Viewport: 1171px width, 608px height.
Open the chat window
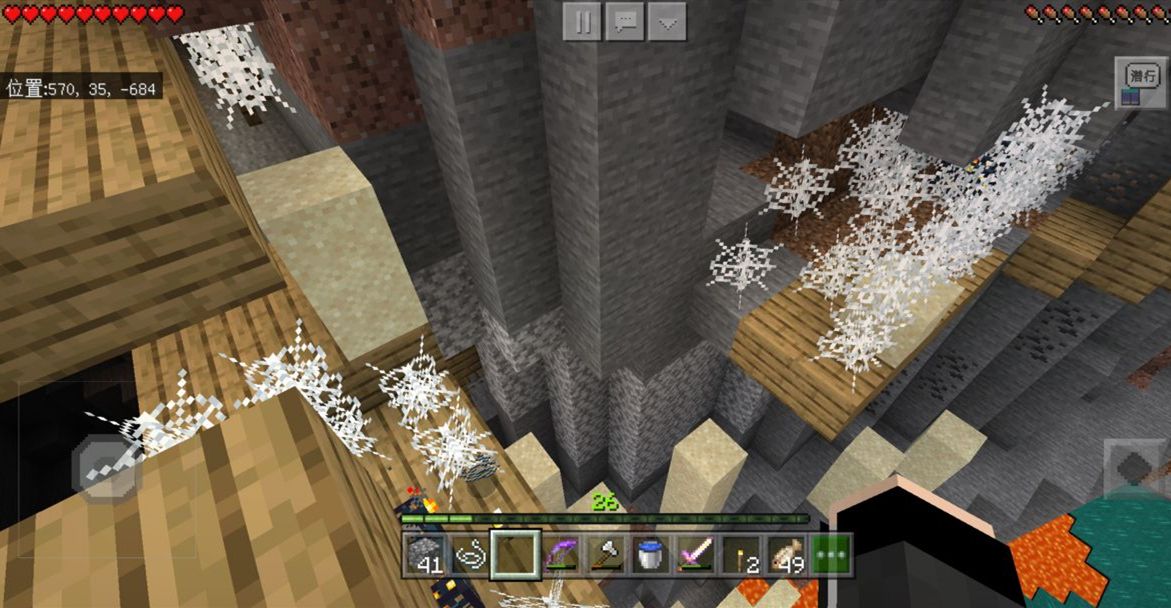pos(625,22)
